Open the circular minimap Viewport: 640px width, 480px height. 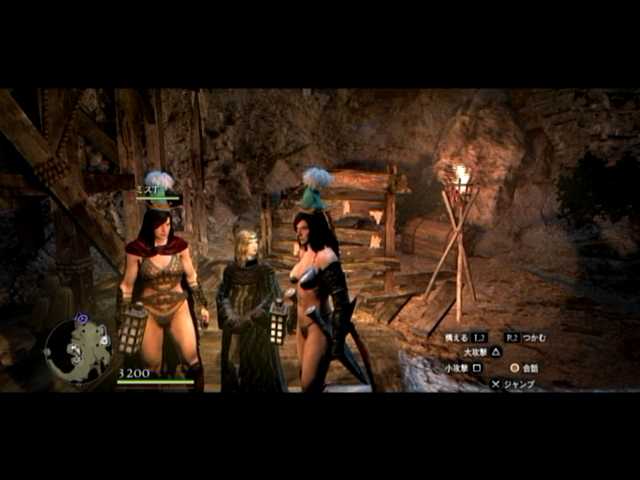pyautogui.click(x=79, y=351)
